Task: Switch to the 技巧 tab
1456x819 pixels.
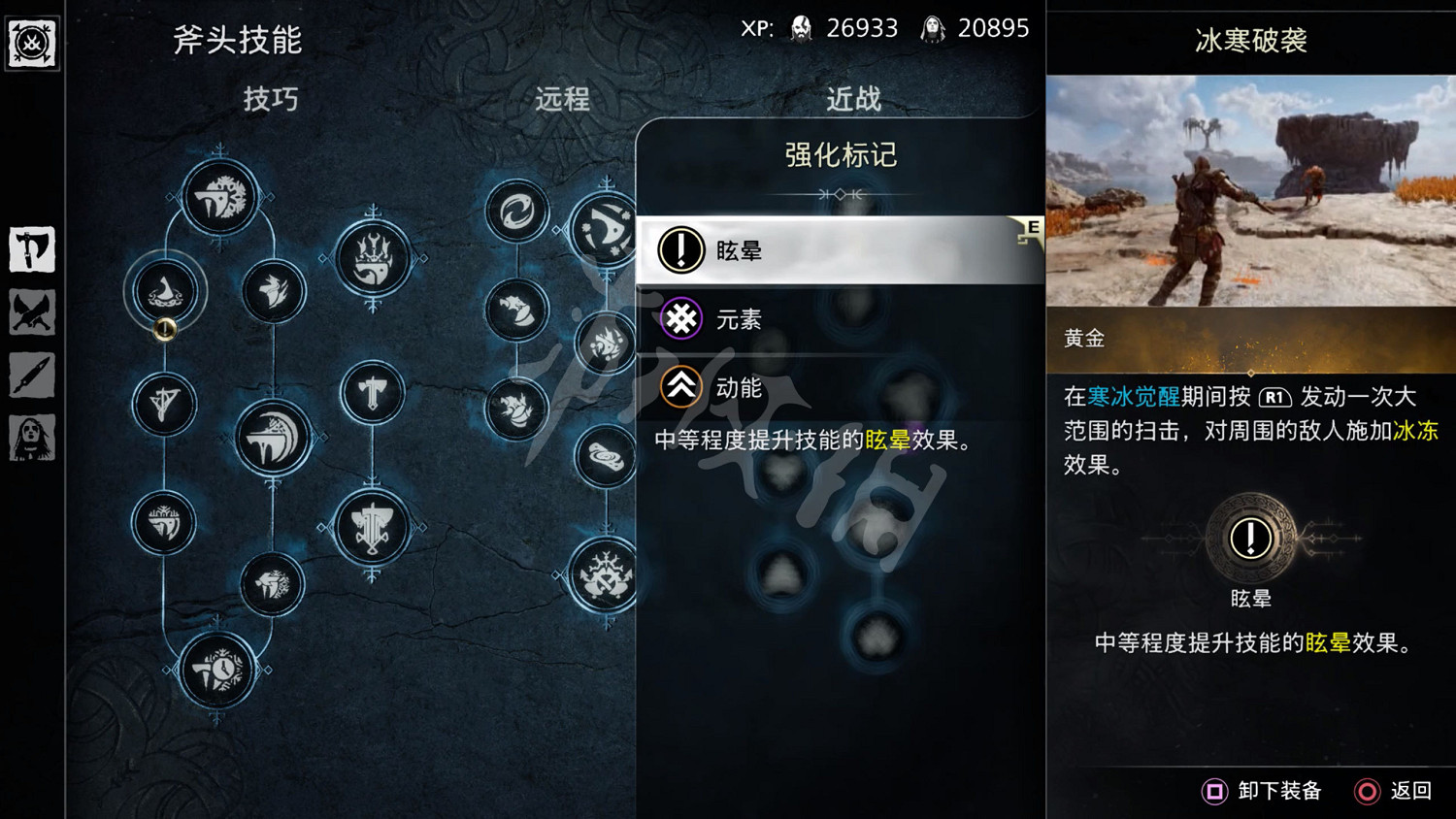Action: pos(269,100)
